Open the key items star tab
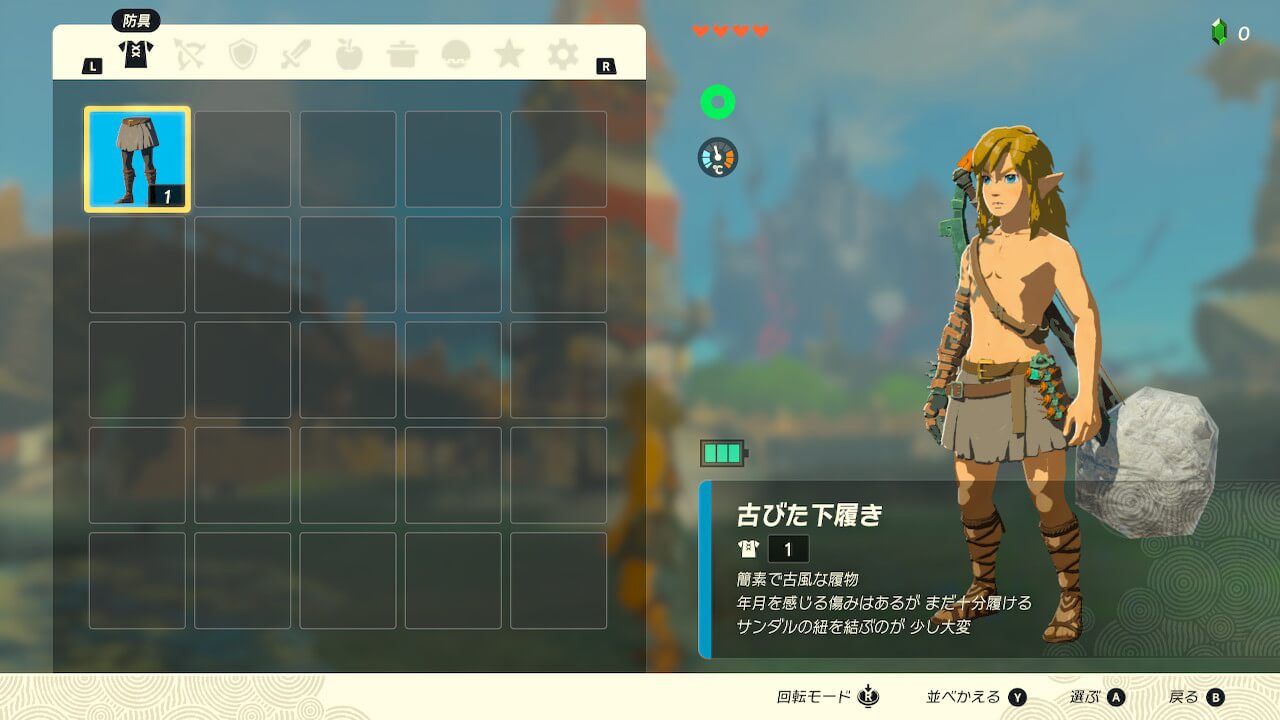The image size is (1280, 720). point(509,54)
